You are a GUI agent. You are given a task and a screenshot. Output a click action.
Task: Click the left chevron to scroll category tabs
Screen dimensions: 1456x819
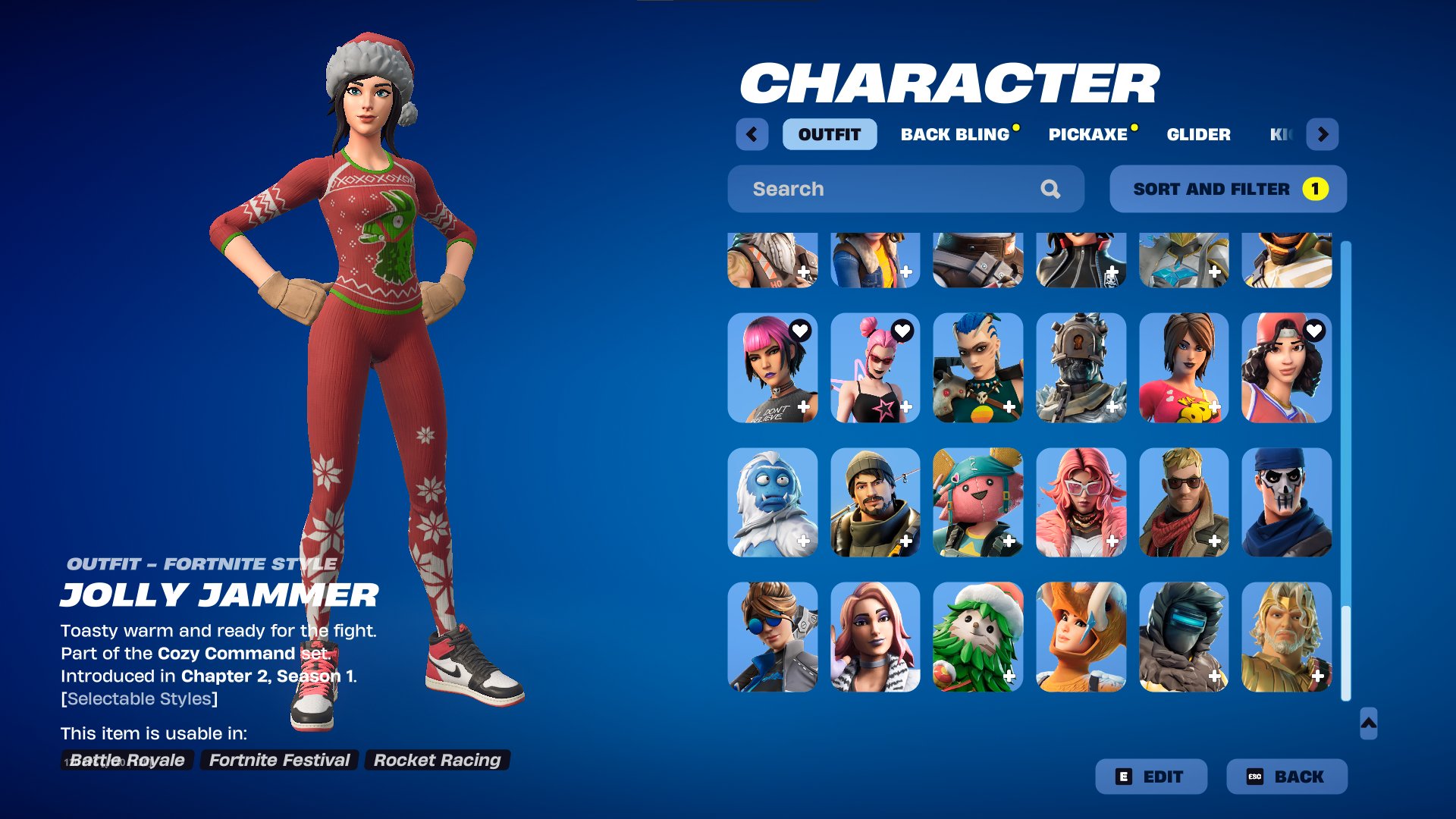coord(752,134)
